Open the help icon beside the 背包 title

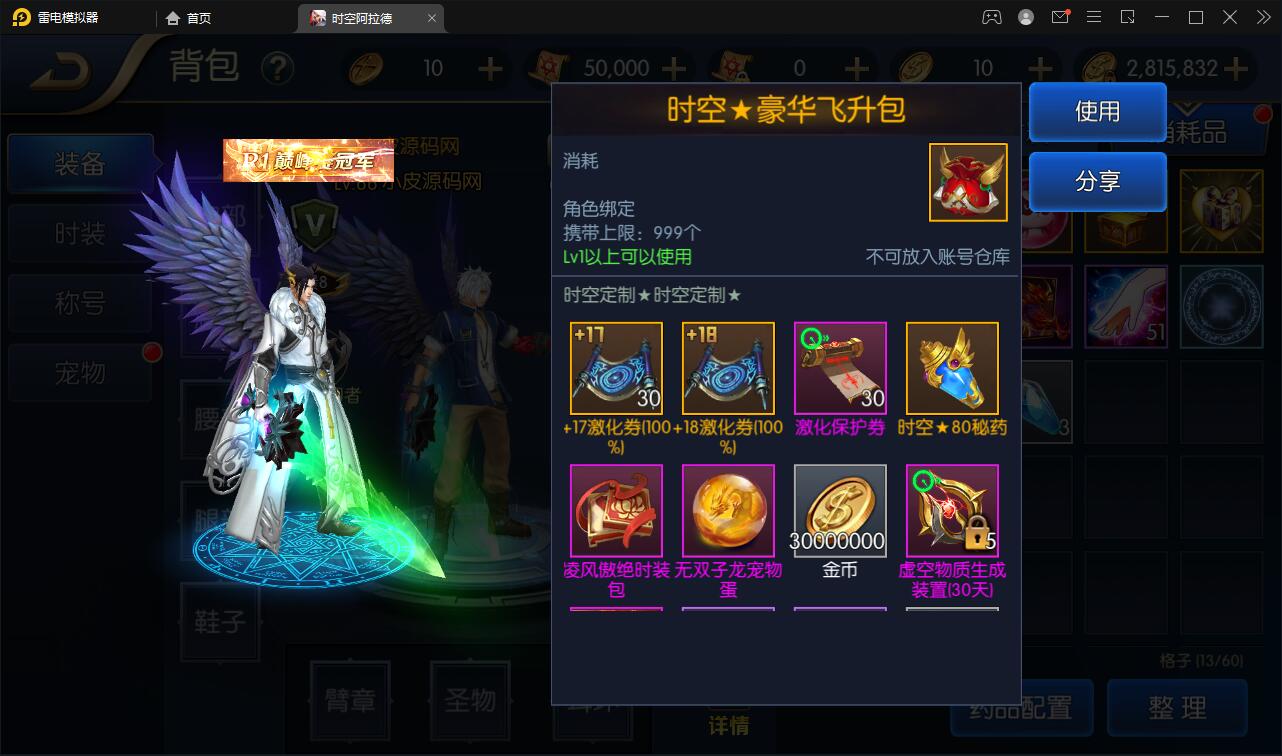279,67
